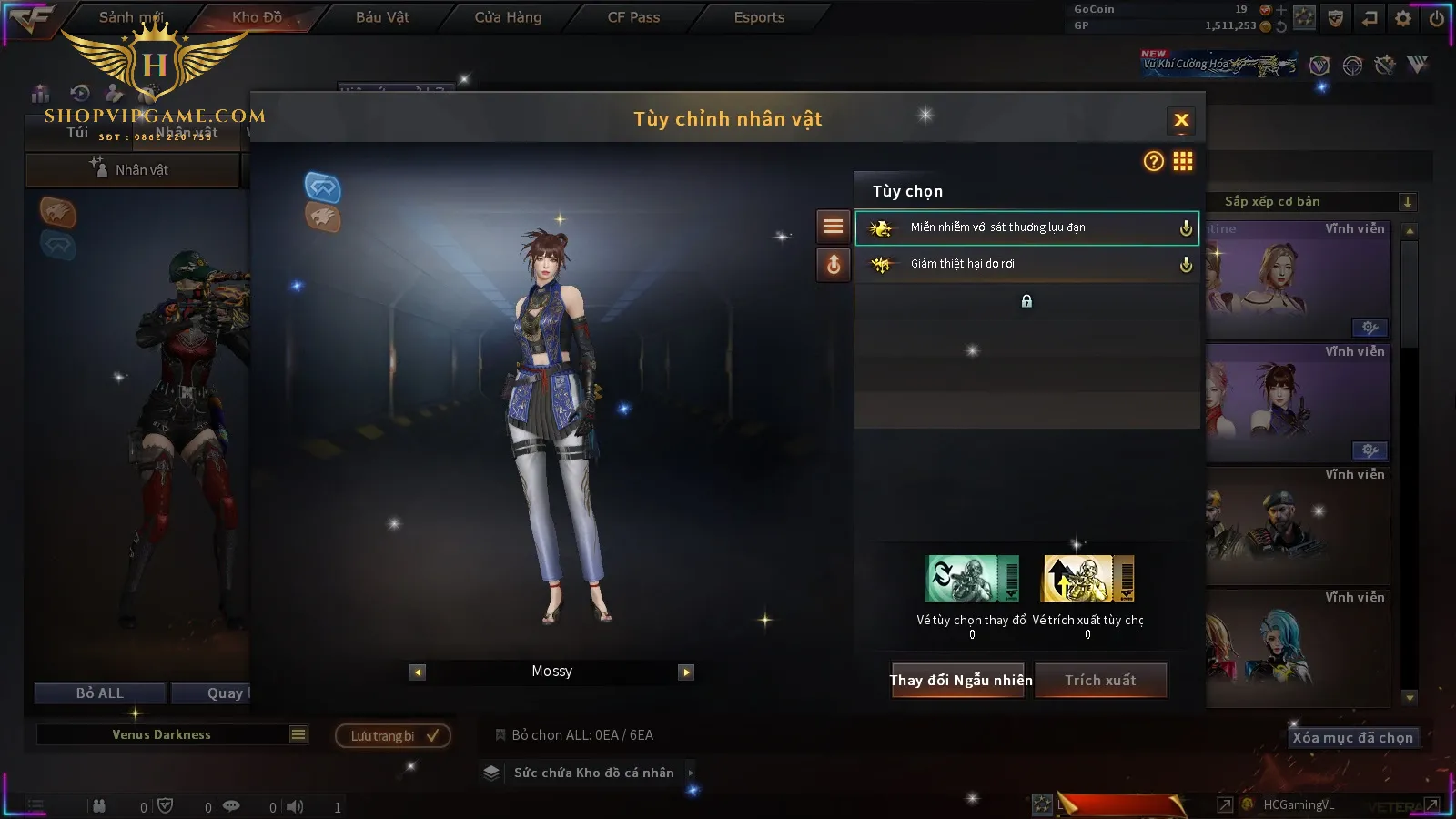Click Thay đổi Ngẫu nhiên button
This screenshot has width=1456, height=819.
click(x=960, y=680)
